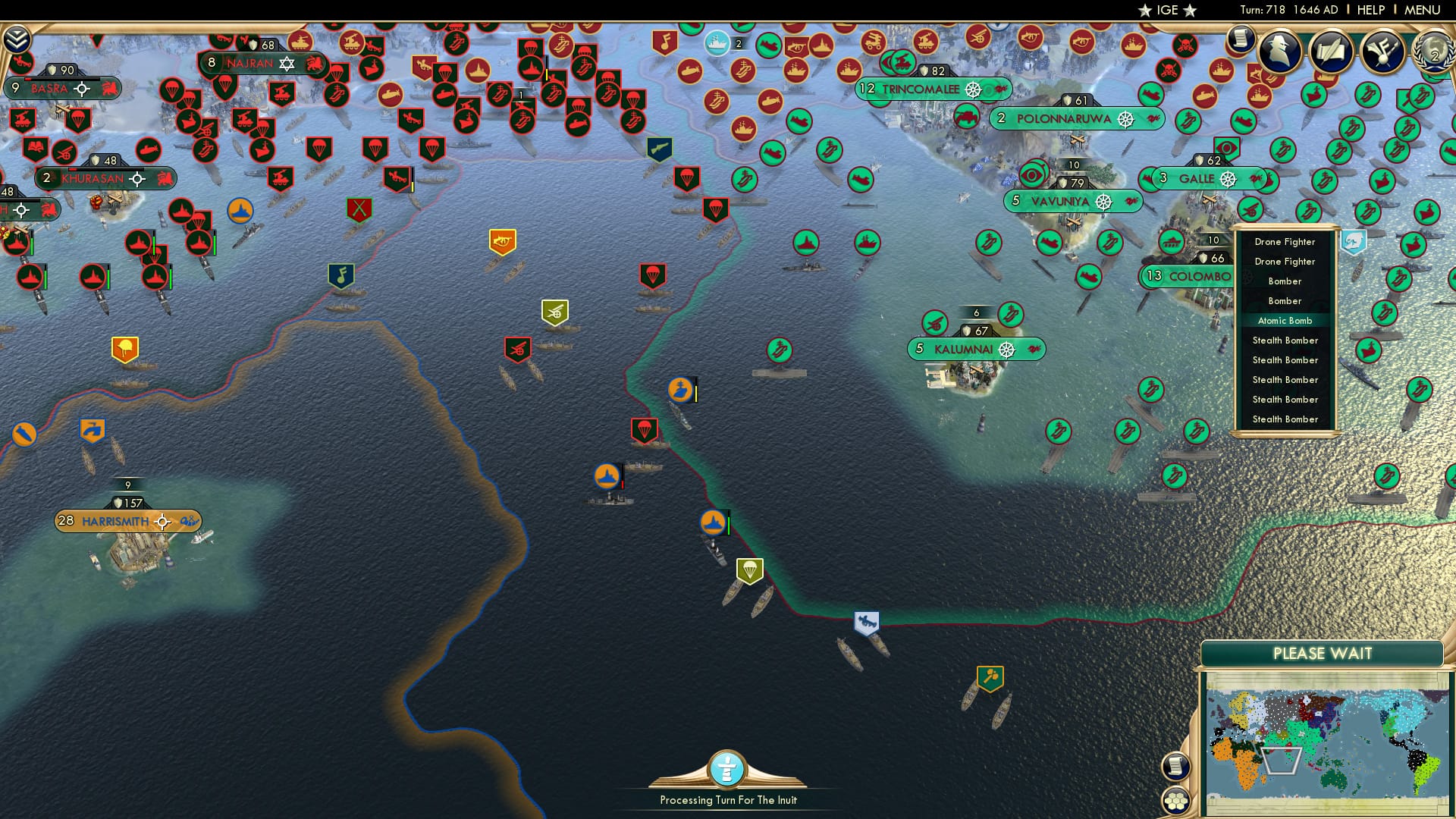This screenshot has width=1456, height=819.
Task: Open the Culture overview brush icon
Action: tap(1384, 52)
